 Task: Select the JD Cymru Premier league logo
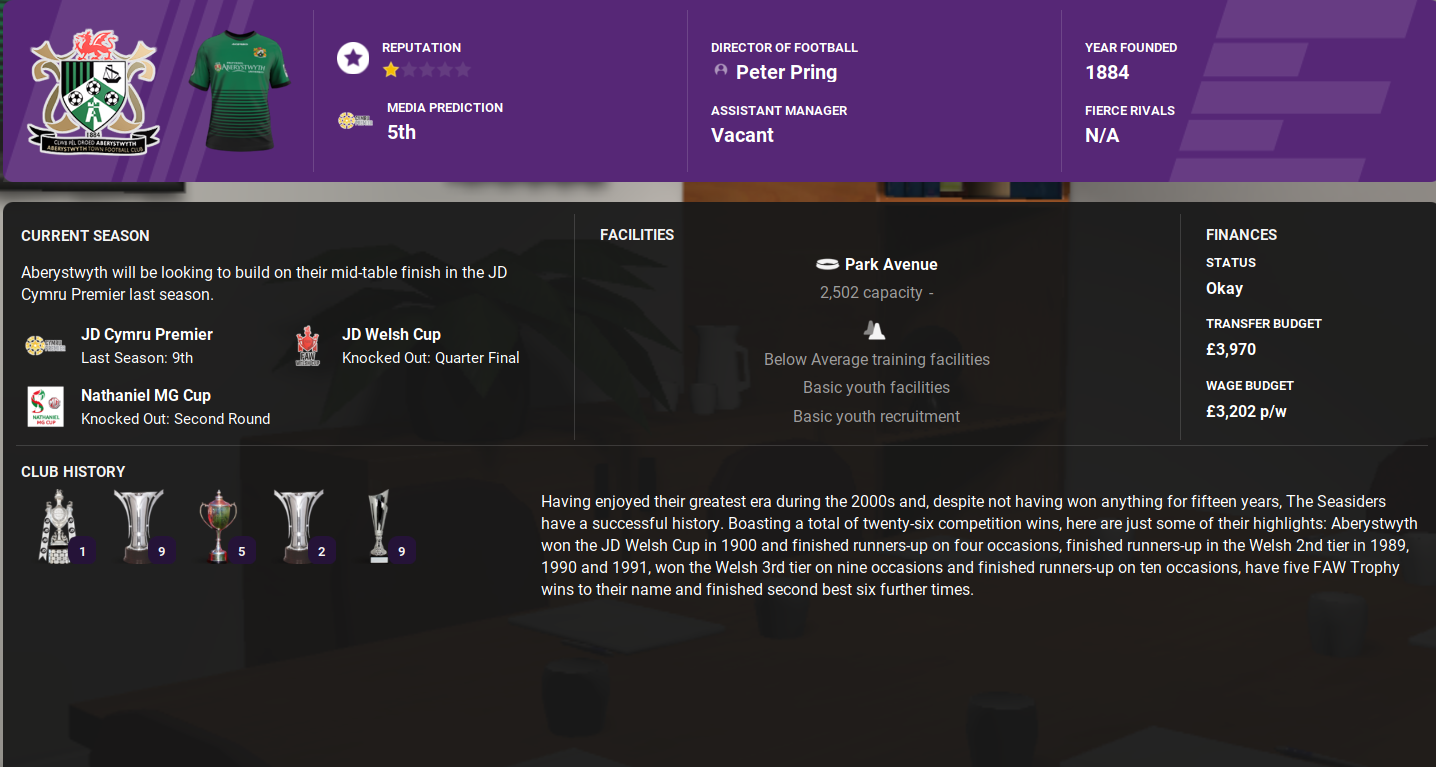(42, 344)
